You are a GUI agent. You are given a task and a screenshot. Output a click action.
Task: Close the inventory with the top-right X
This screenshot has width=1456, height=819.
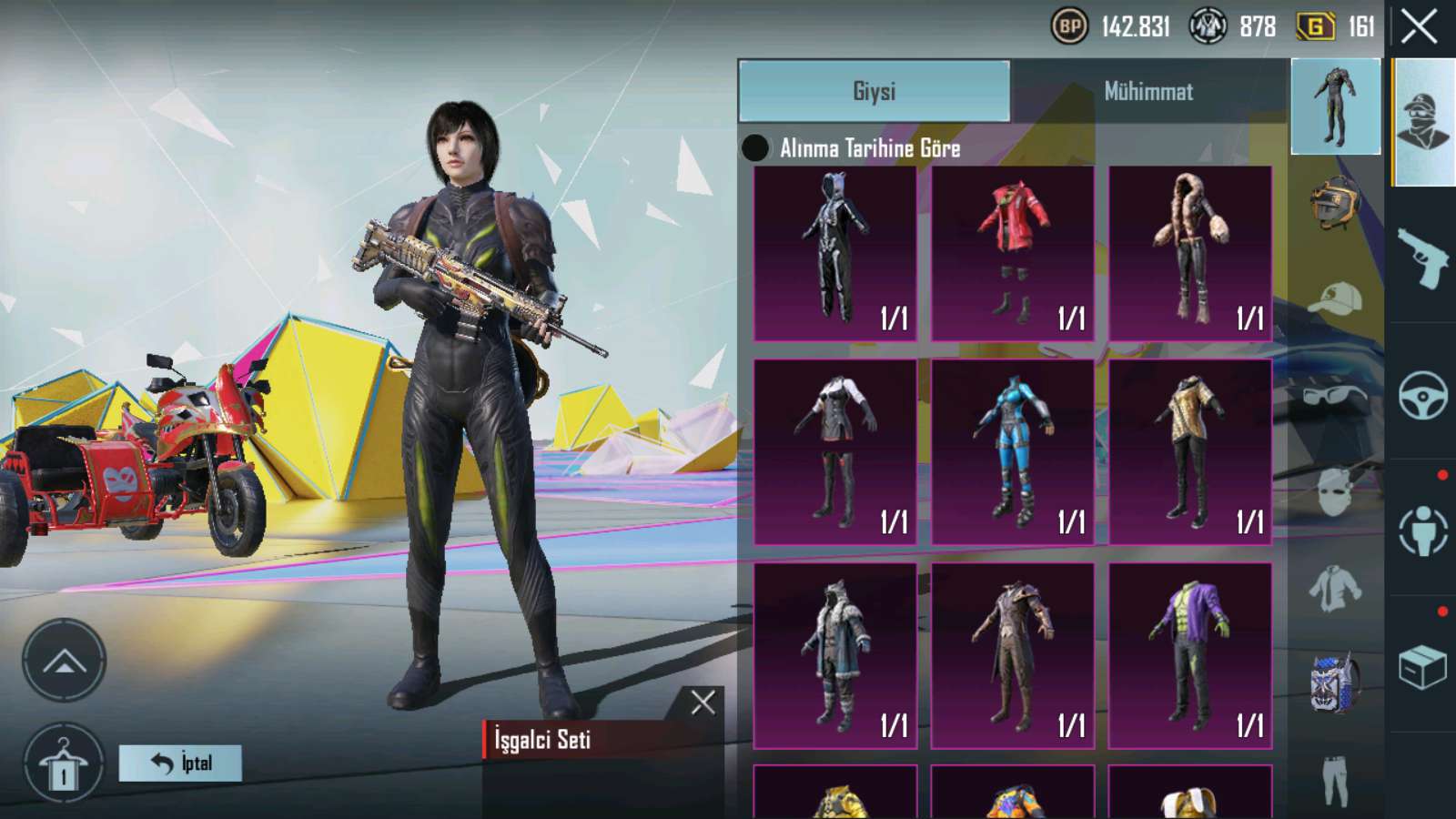(1419, 27)
